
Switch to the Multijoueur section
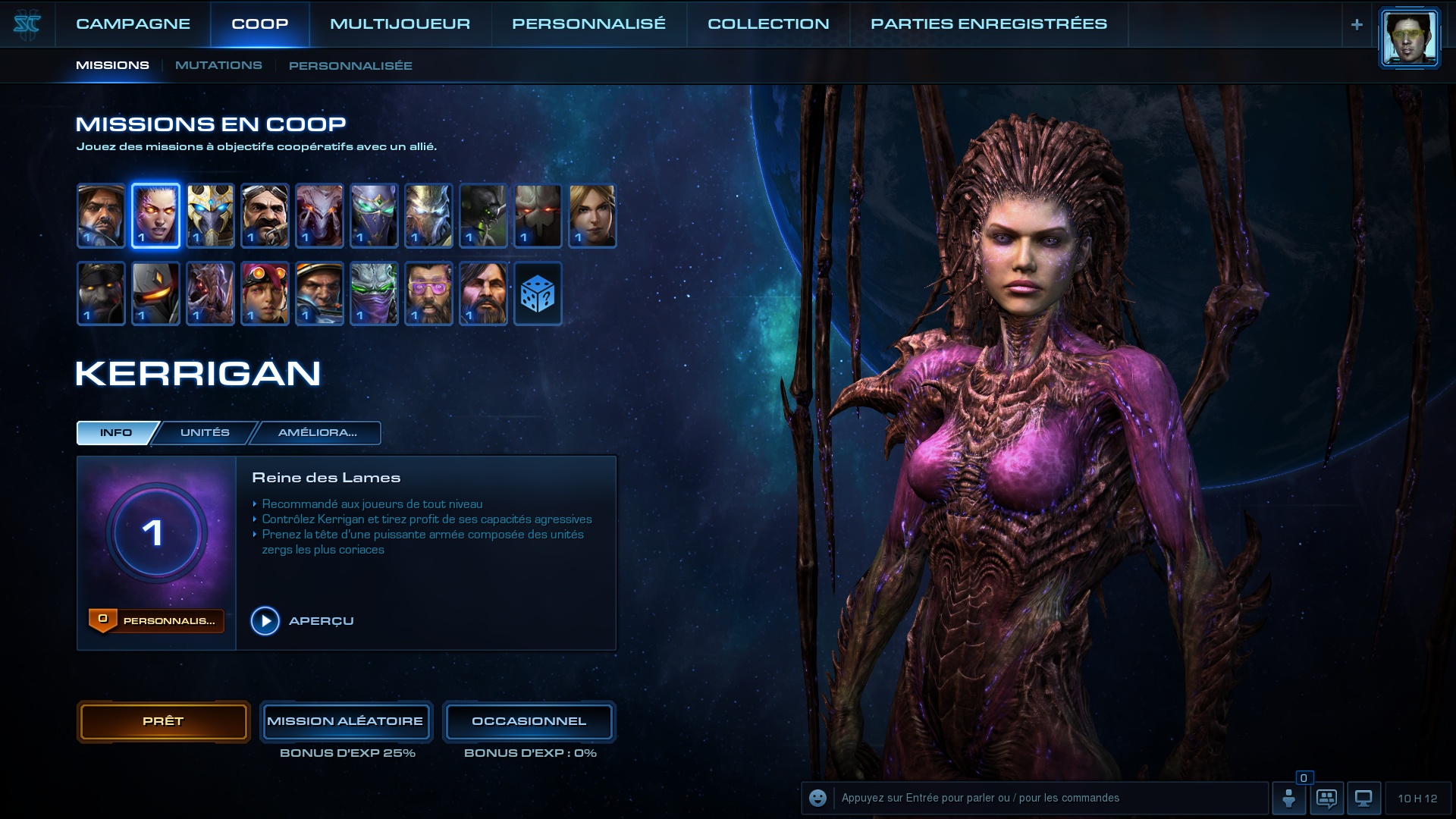click(x=400, y=24)
